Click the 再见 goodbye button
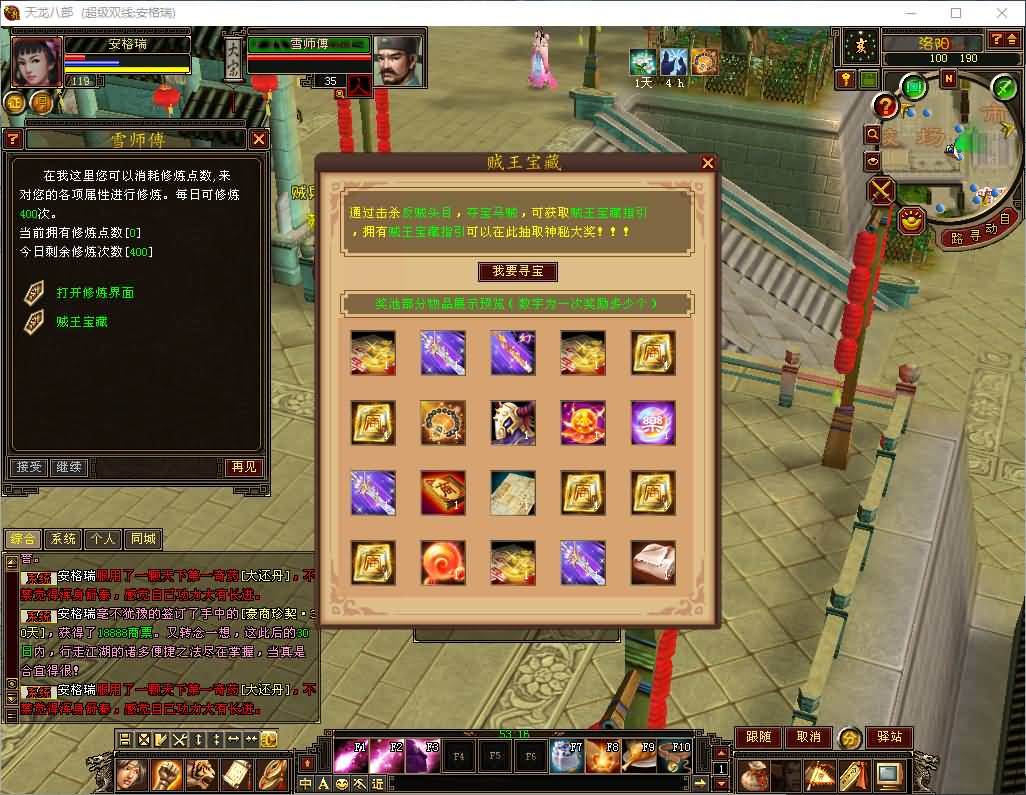The width and height of the screenshot is (1026, 795). [x=243, y=467]
